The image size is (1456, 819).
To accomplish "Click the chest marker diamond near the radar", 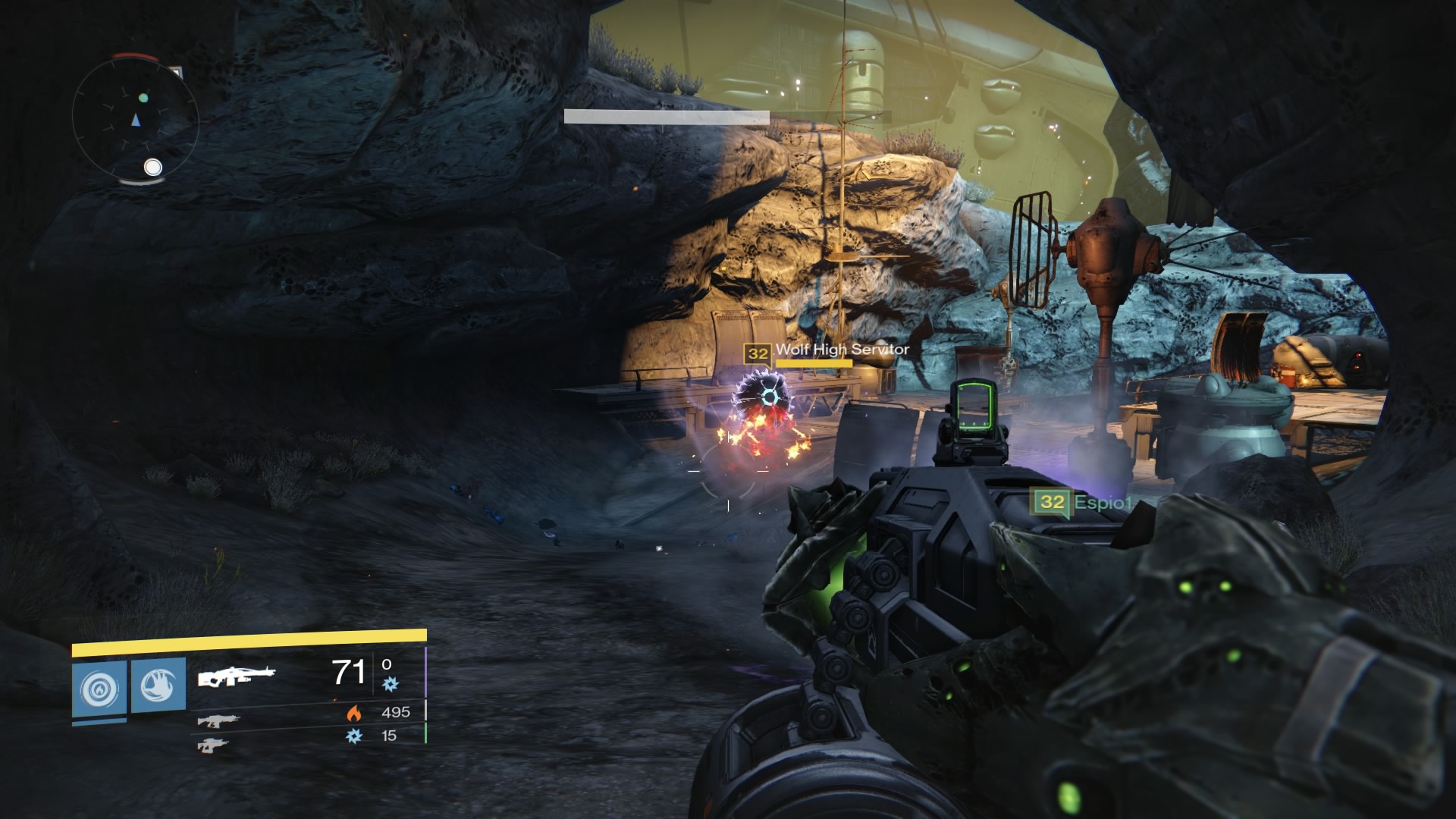I will pyautogui.click(x=177, y=71).
